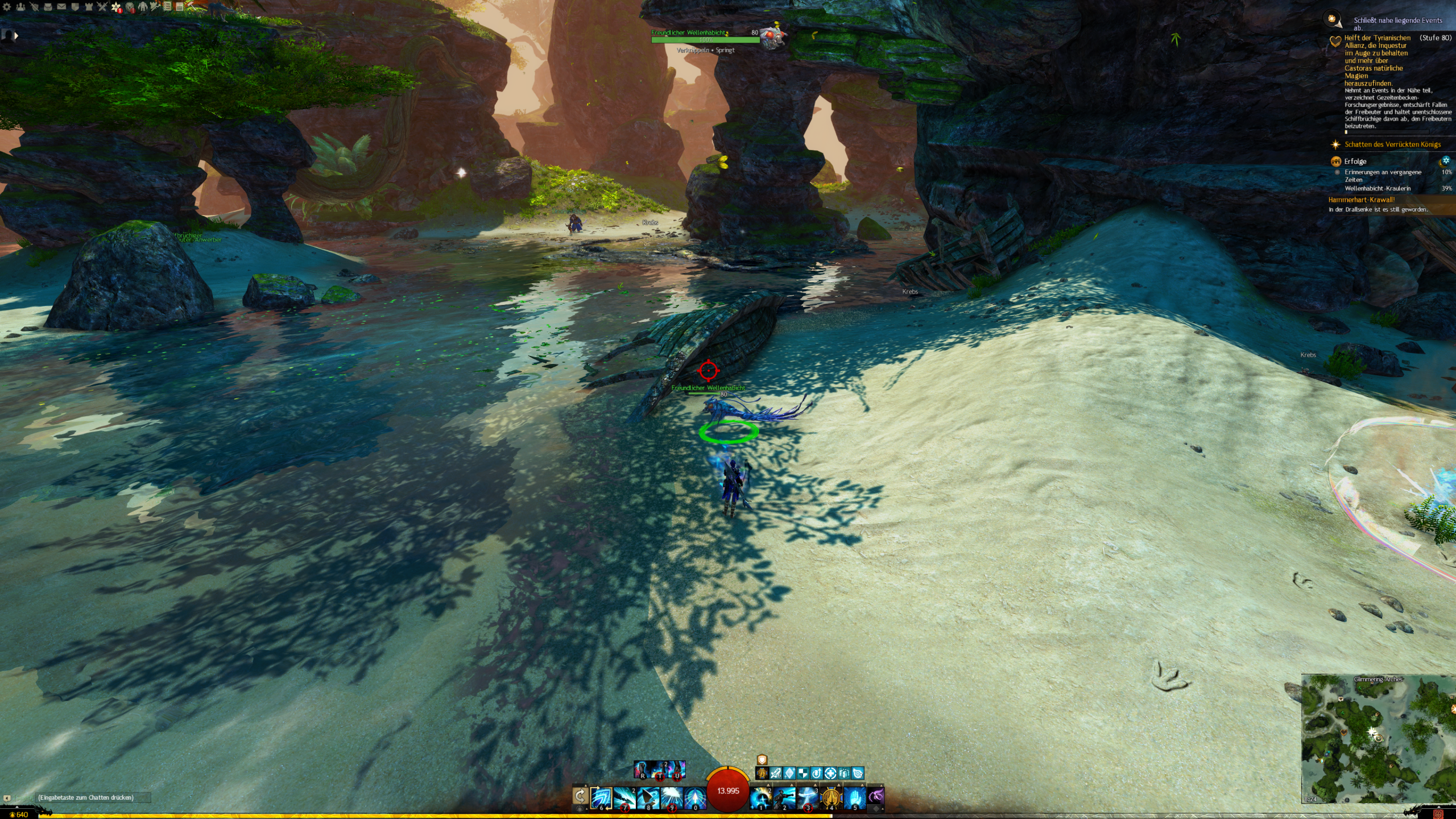1456x819 pixels.
Task: Activate weapon skill in slot 6
Action: click(x=601, y=797)
